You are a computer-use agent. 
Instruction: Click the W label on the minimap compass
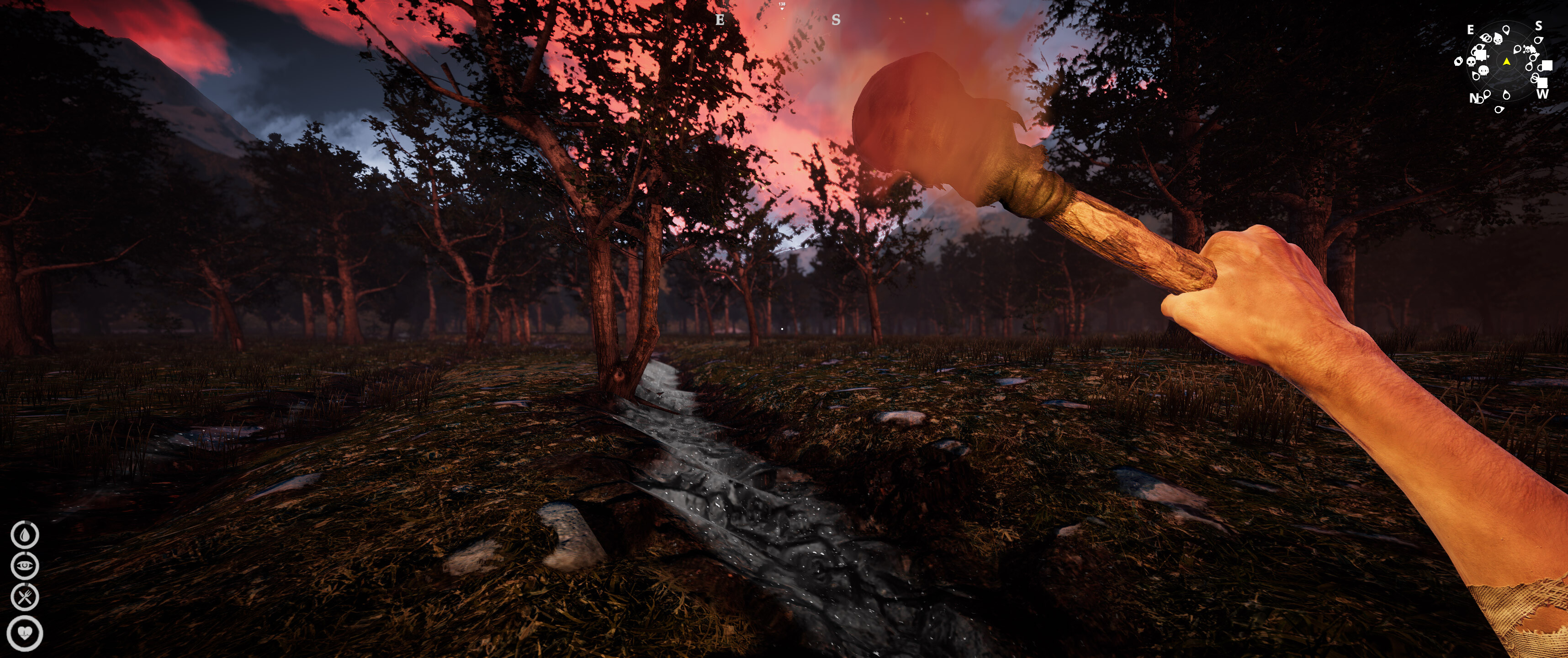[1544, 94]
